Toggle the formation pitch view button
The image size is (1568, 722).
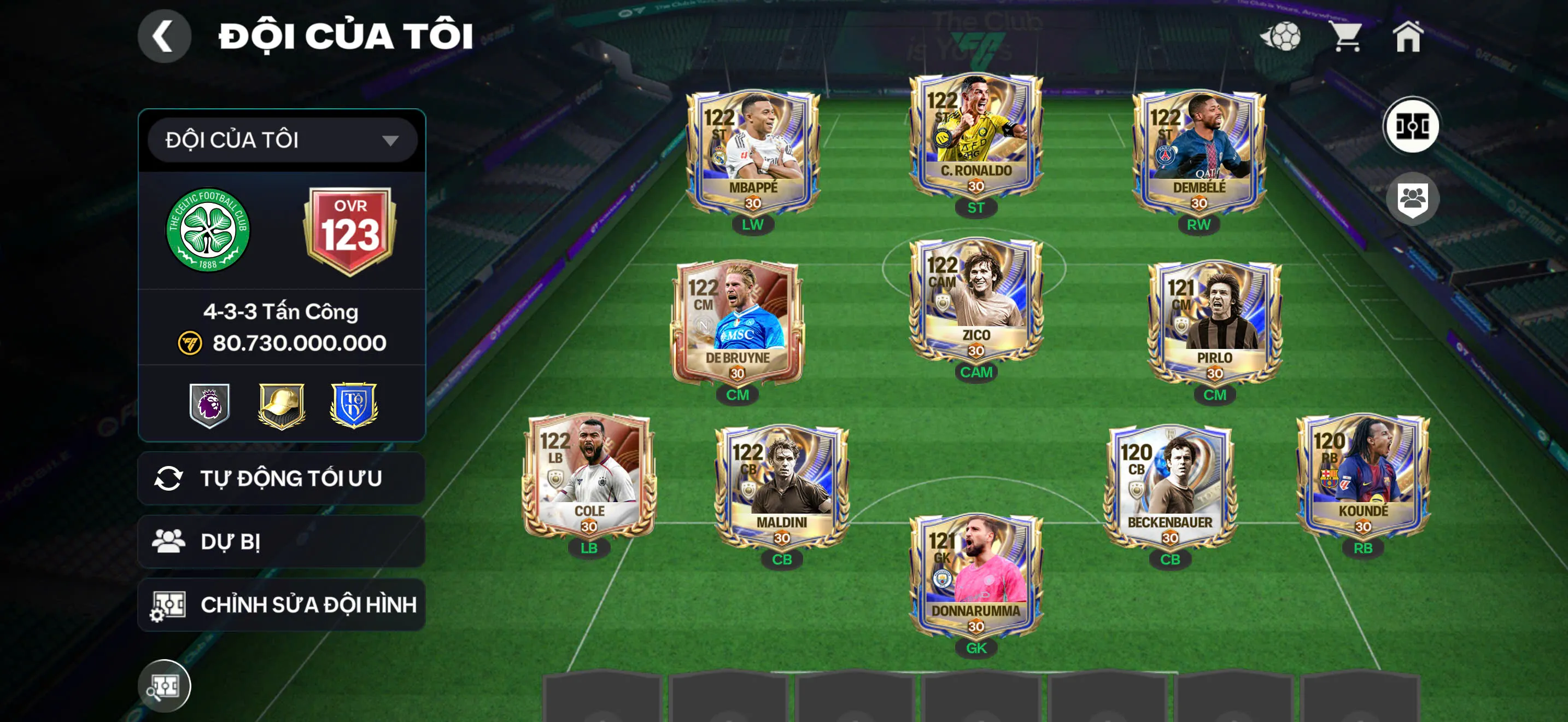tap(1412, 126)
